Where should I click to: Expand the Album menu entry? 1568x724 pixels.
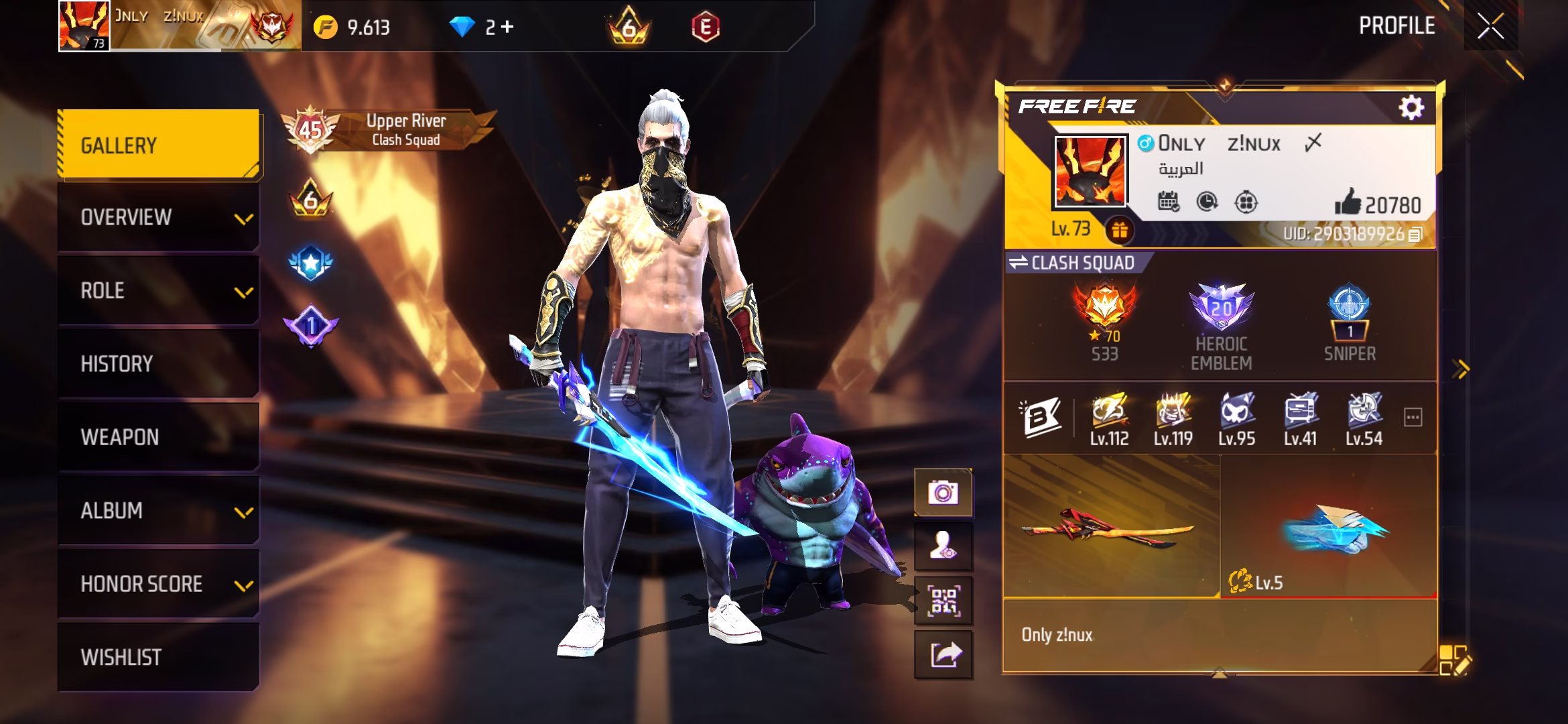[x=159, y=511]
